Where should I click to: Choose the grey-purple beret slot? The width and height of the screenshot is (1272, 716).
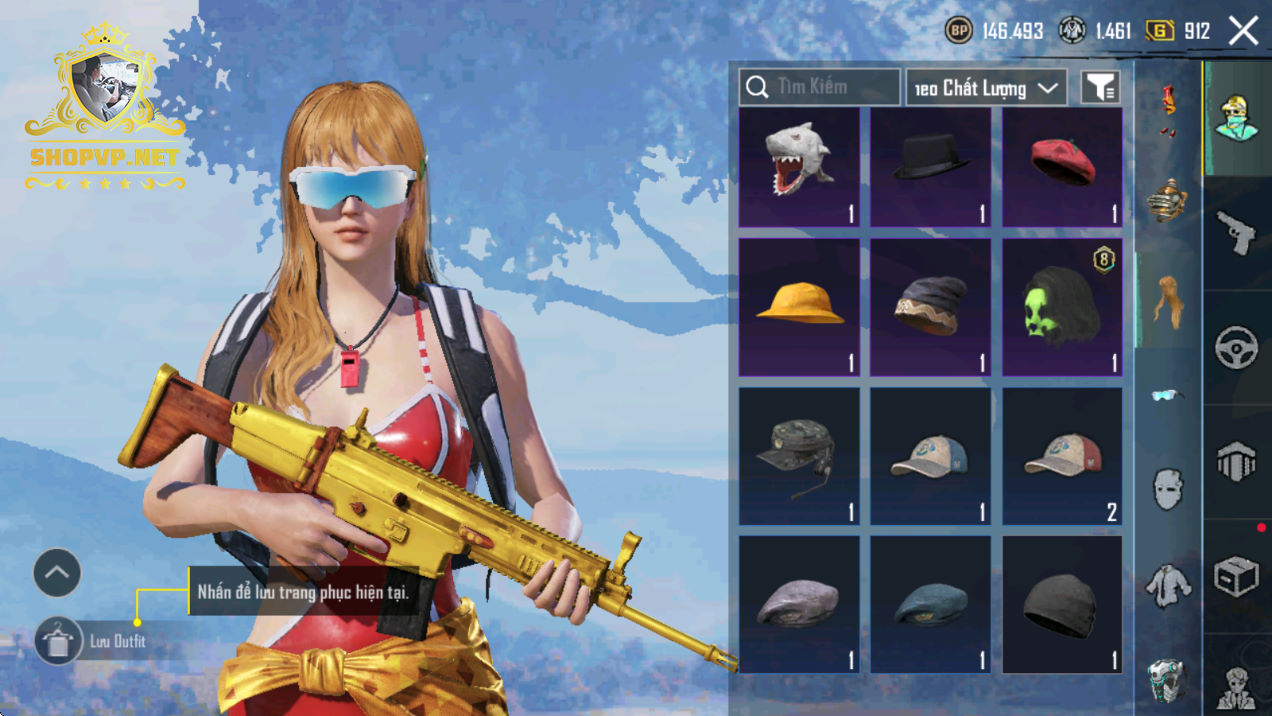tap(799, 604)
